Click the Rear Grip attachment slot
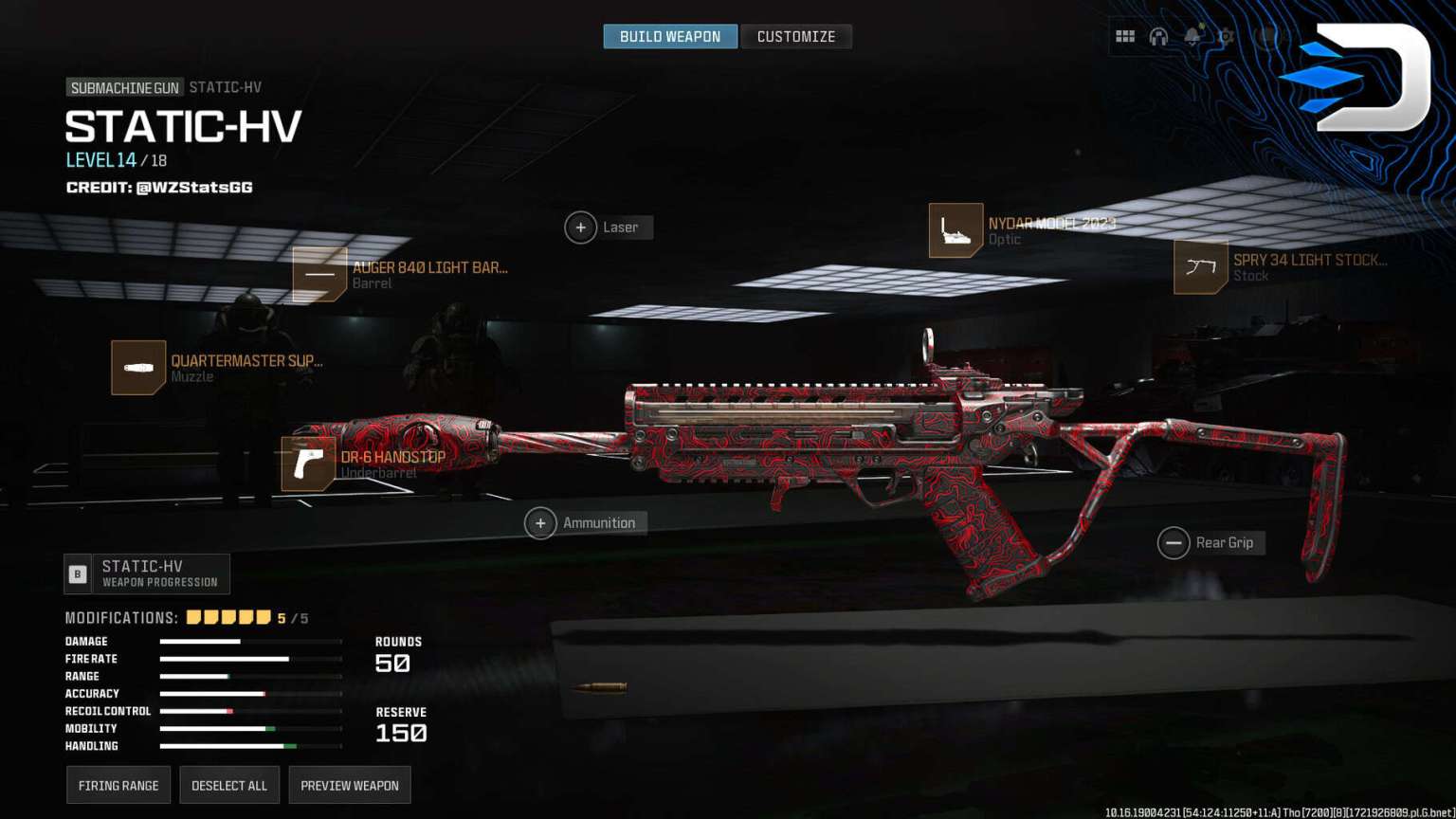This screenshot has height=819, width=1456. (1174, 543)
